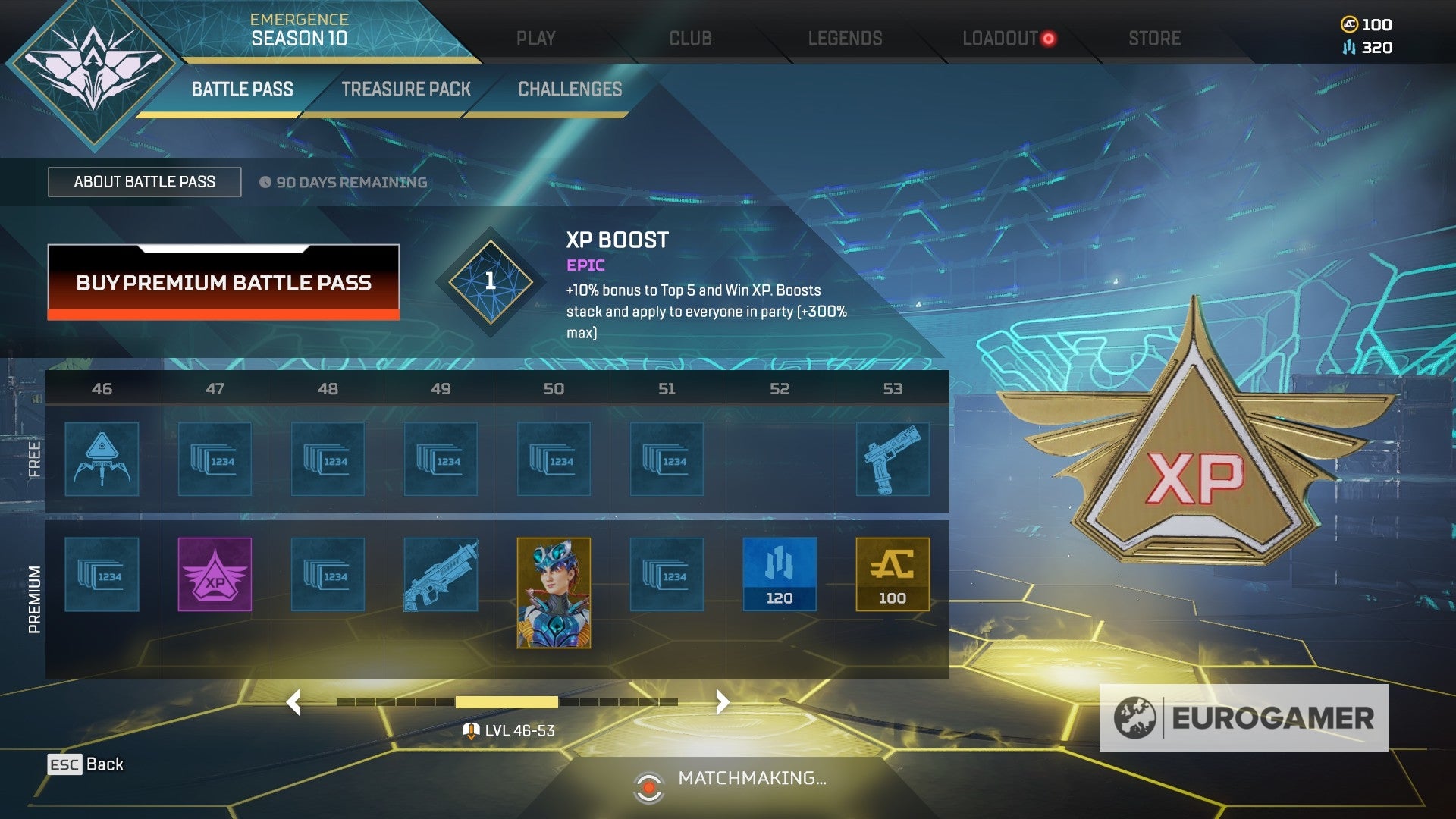Select Legends in the top navigation
The width and height of the screenshot is (1456, 819).
click(x=845, y=38)
